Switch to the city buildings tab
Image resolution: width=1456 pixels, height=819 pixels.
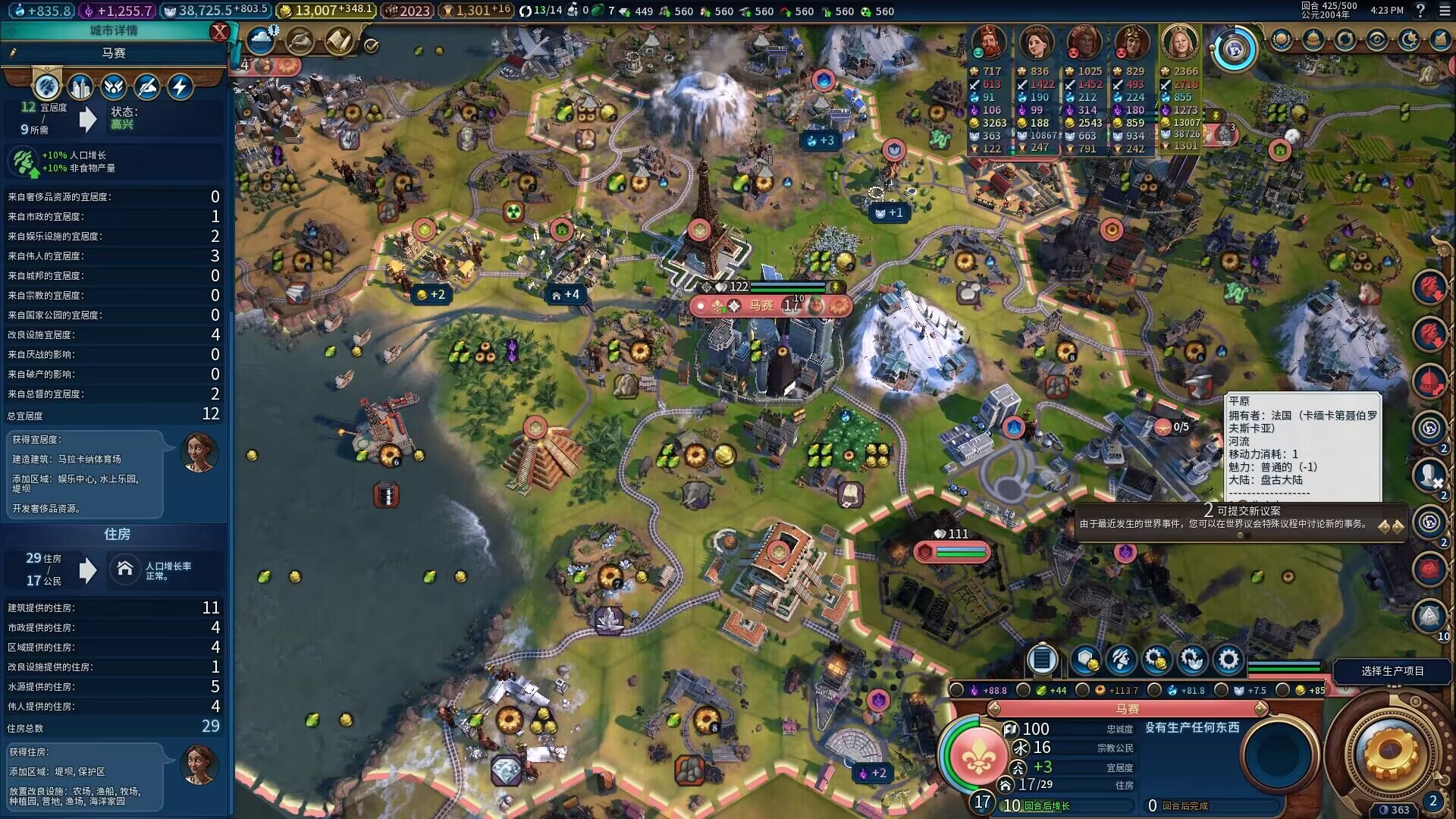click(80, 87)
